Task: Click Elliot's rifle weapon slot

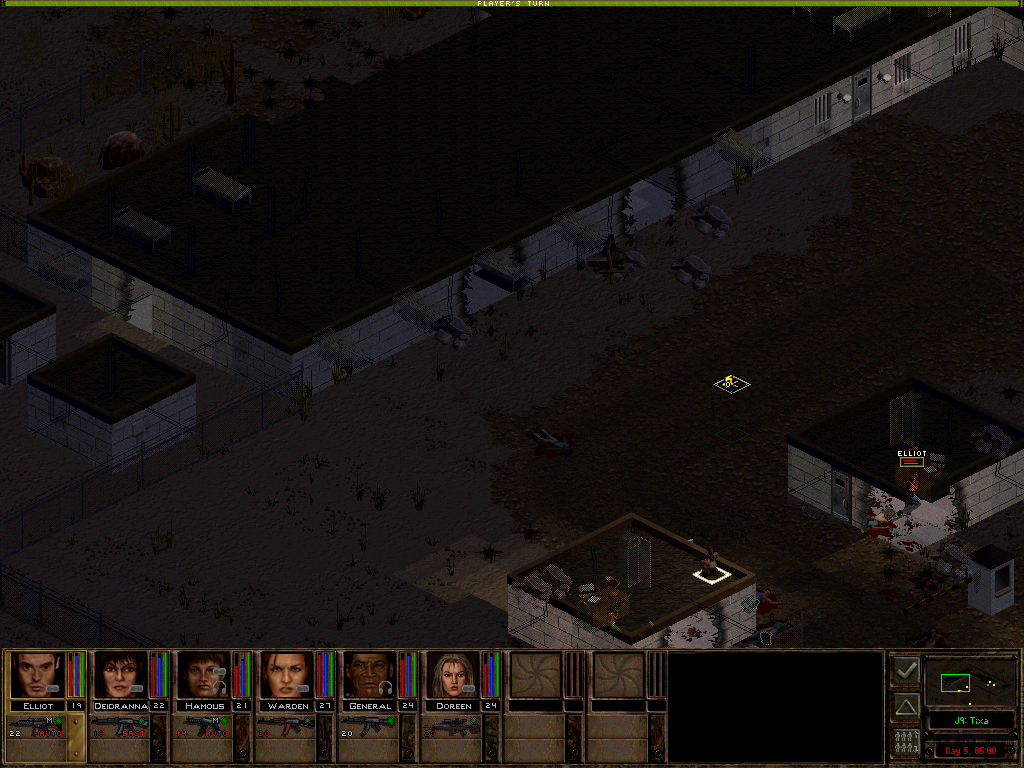Action: (x=38, y=727)
